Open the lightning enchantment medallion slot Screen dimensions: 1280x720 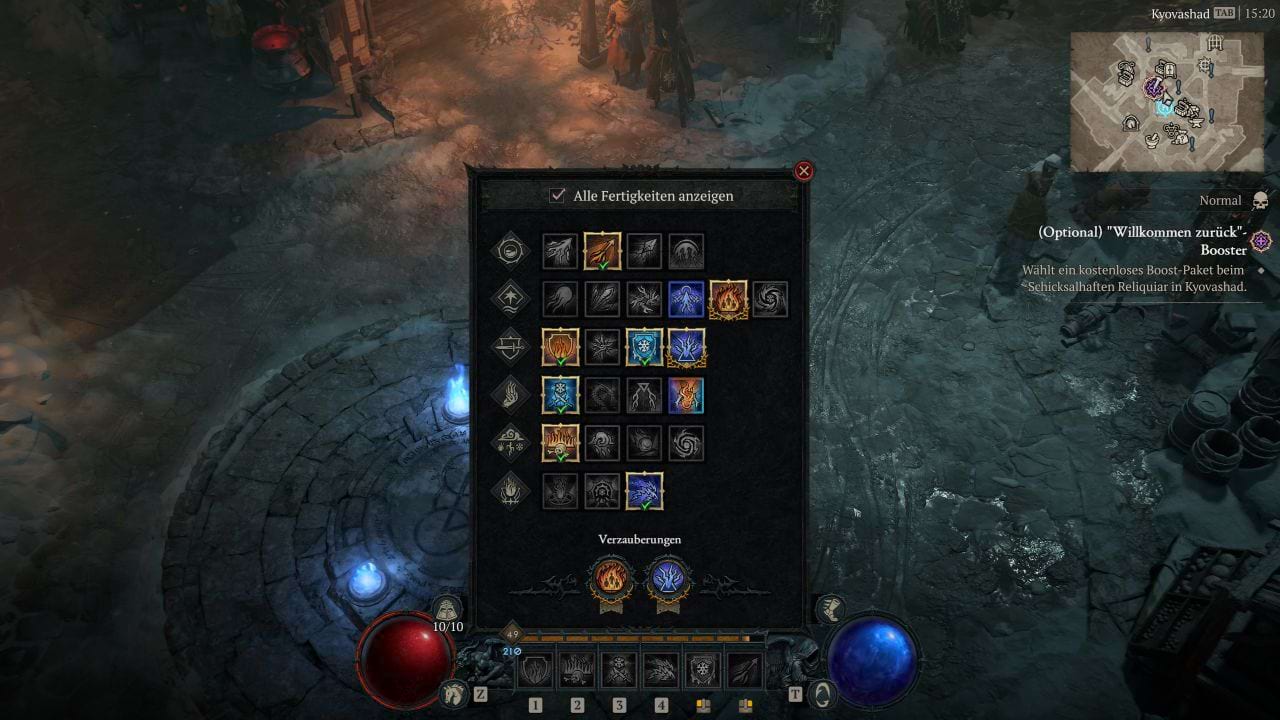(668, 579)
